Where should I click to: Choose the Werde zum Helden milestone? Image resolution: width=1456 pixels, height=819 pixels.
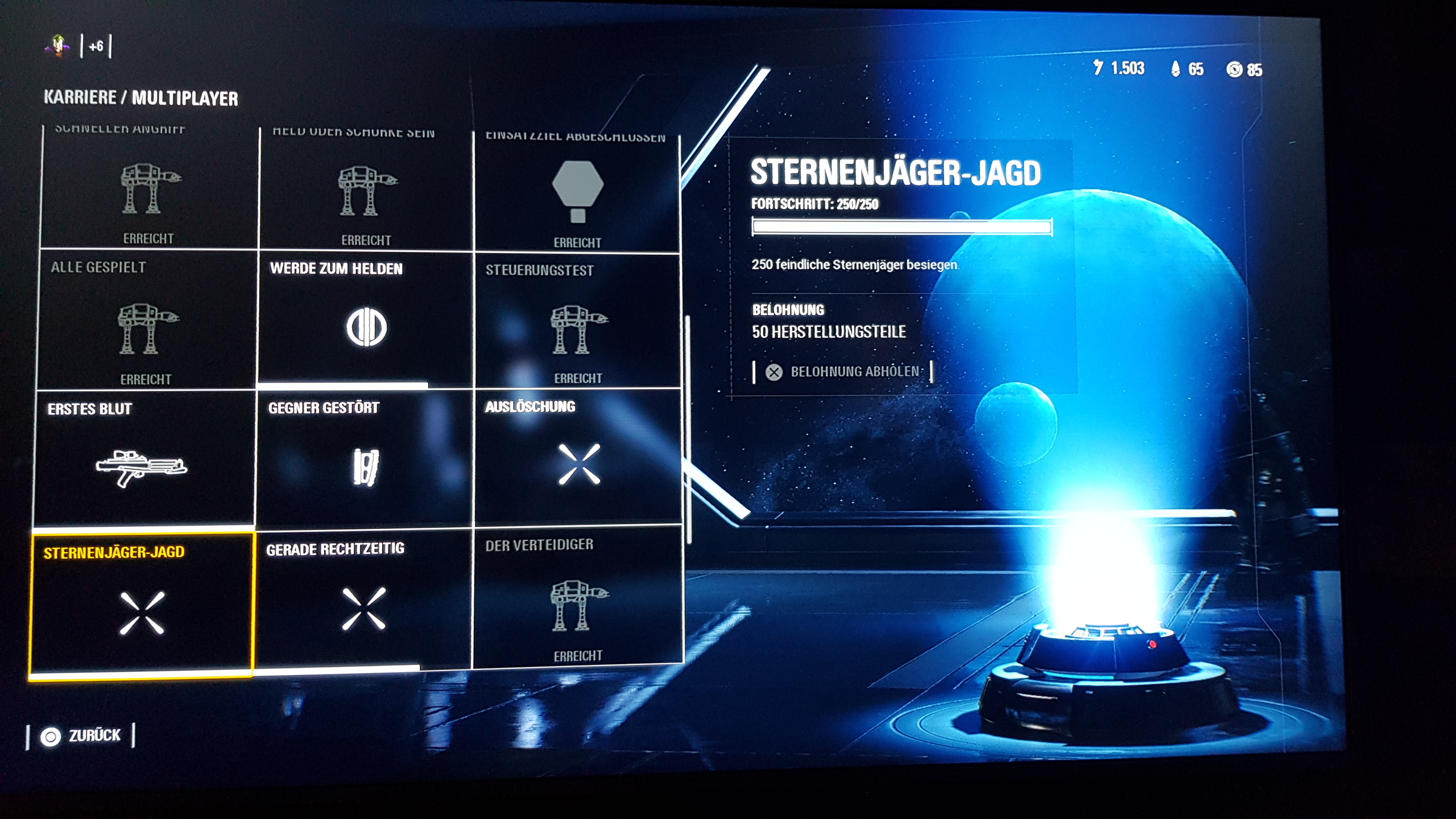[366, 320]
